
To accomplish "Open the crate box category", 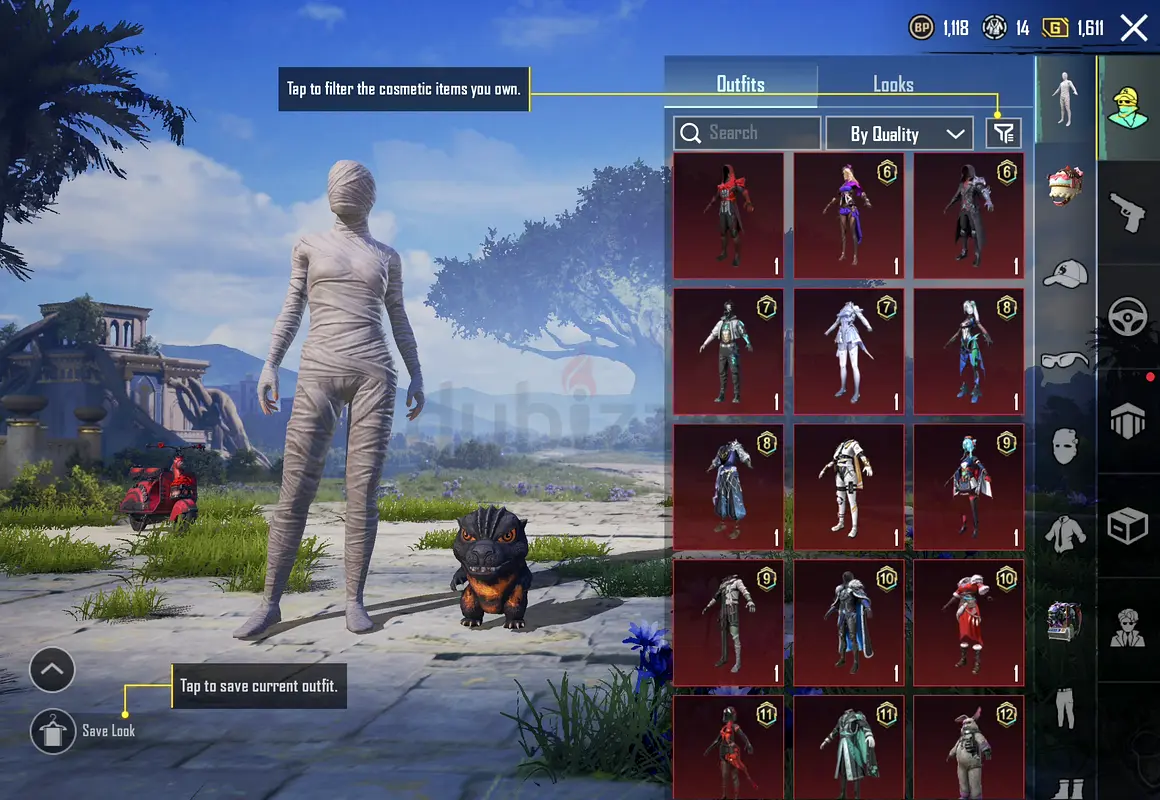I will (1128, 525).
